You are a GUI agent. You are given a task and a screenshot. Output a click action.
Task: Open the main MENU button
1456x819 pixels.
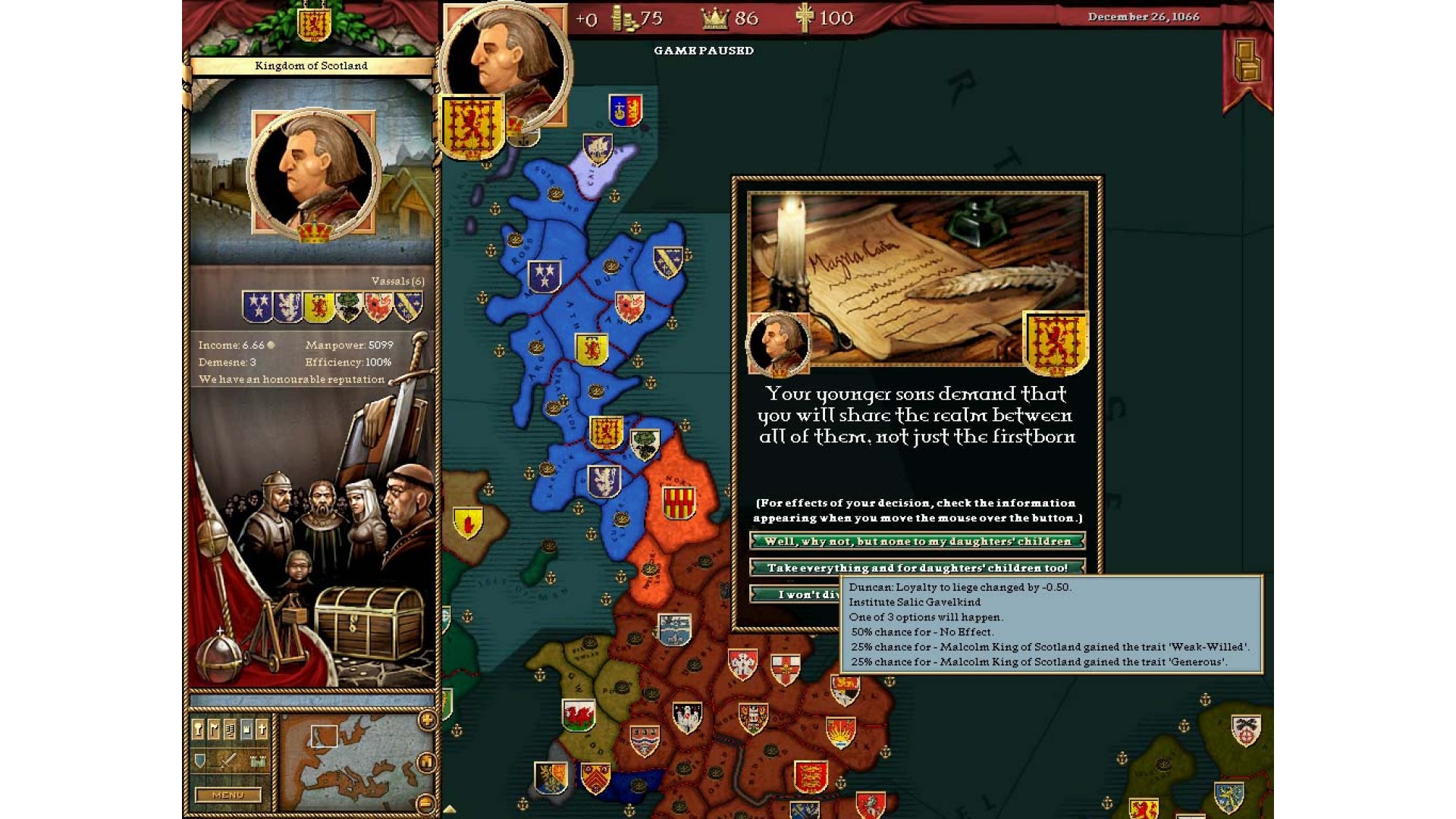[227, 795]
